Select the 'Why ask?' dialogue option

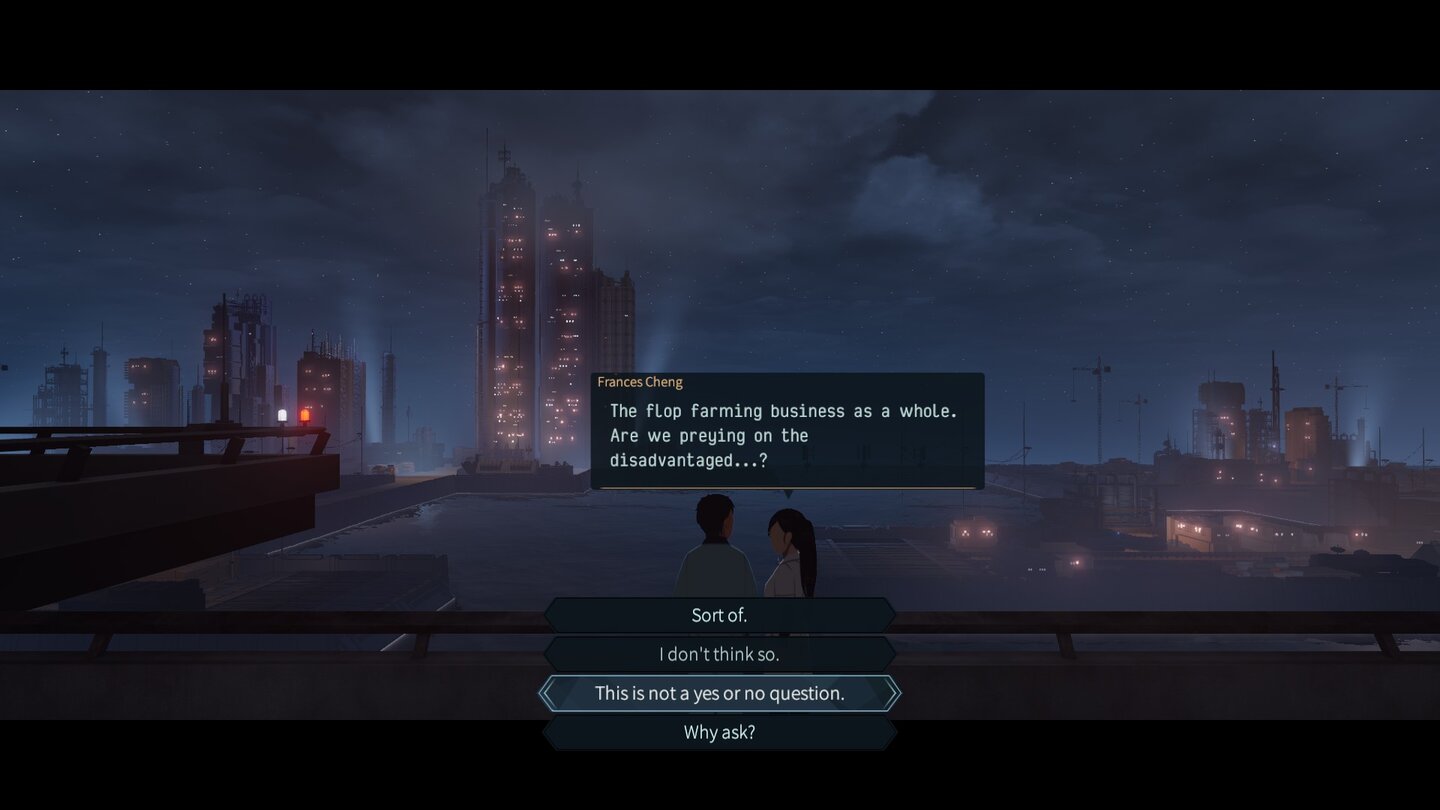[x=719, y=731]
